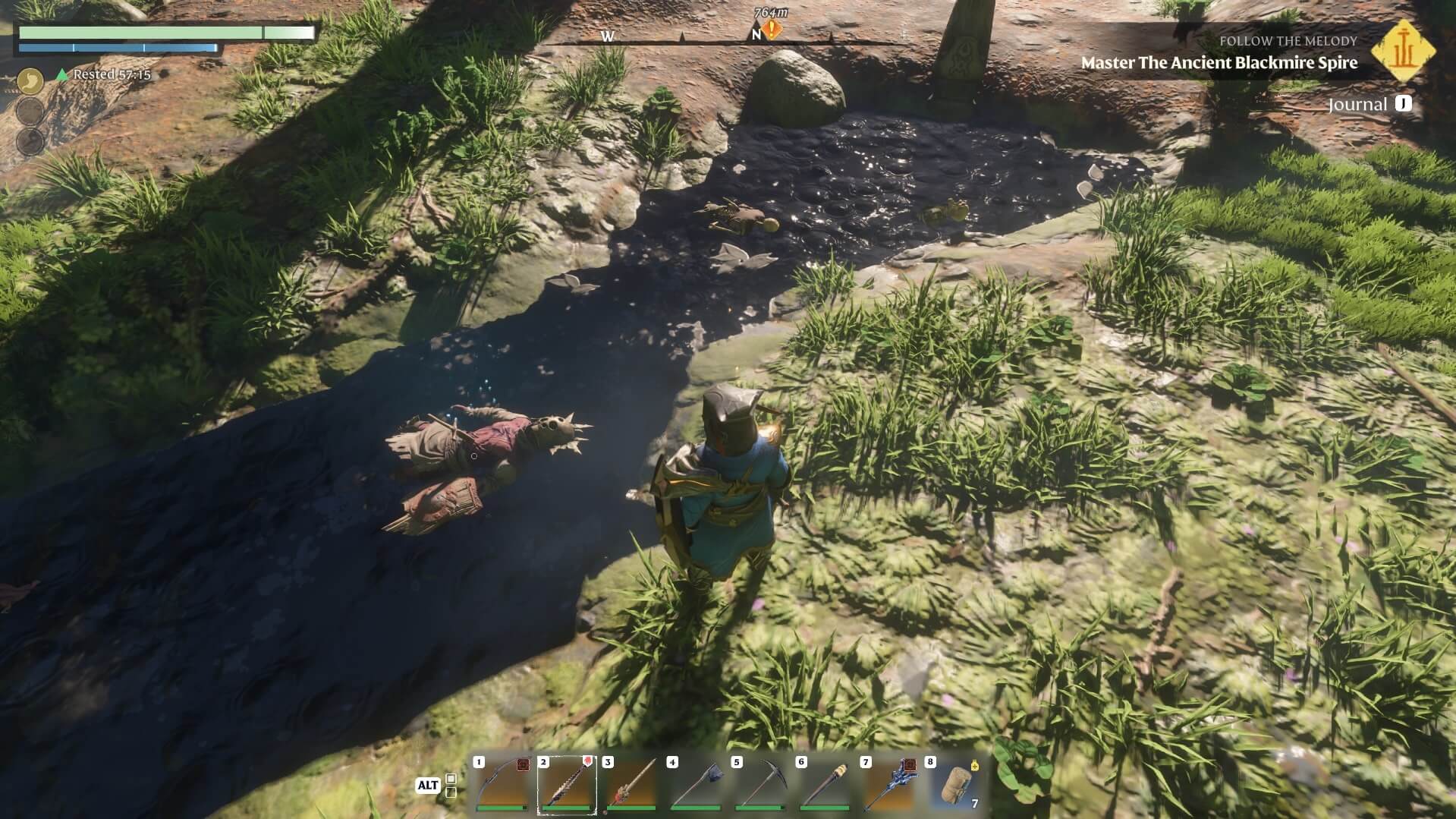Select the torch in hotbar slot 6
This screenshot has width=1456, height=819.
(825, 784)
